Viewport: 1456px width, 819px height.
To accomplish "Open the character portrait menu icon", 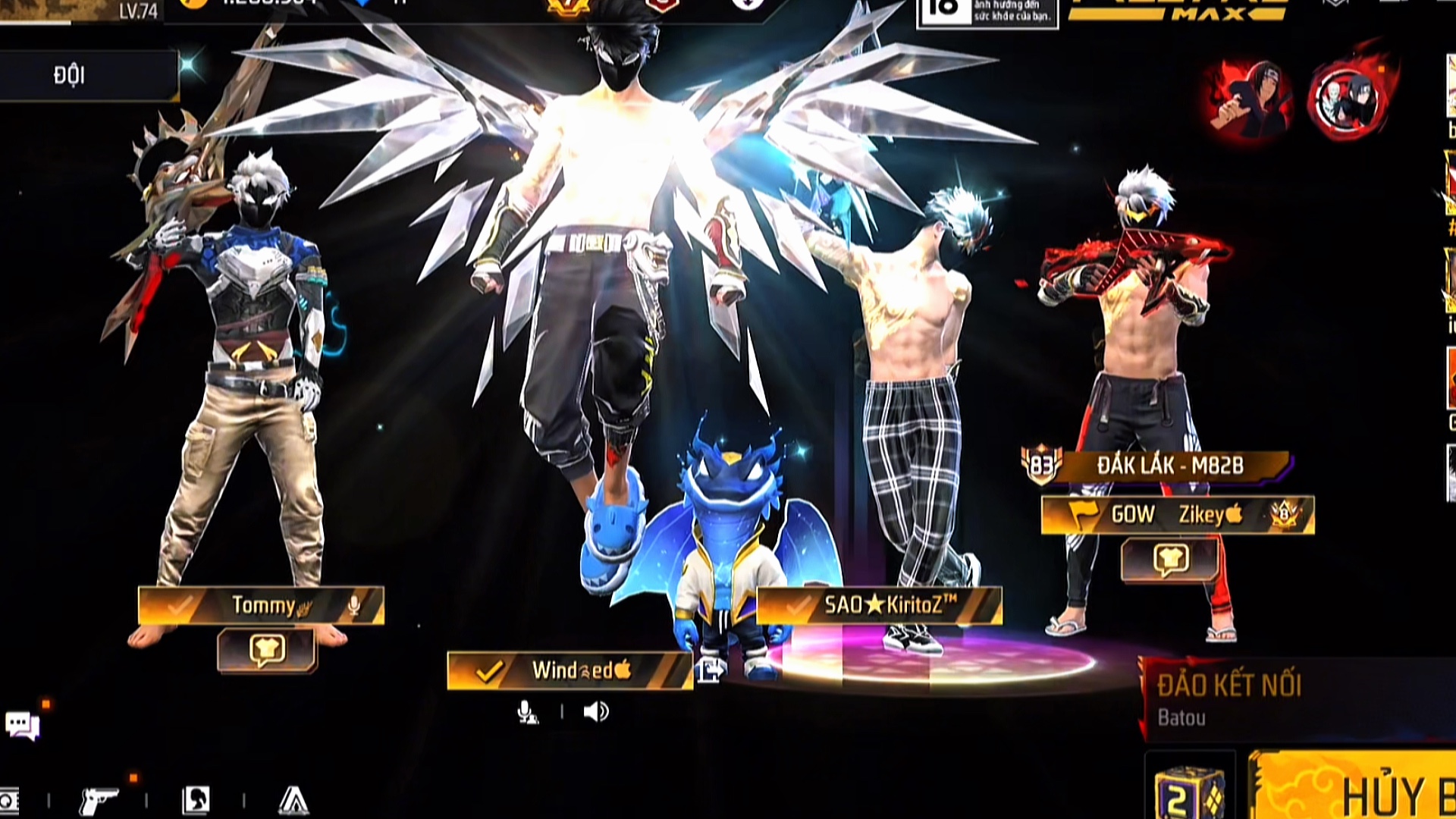I will point(196,800).
